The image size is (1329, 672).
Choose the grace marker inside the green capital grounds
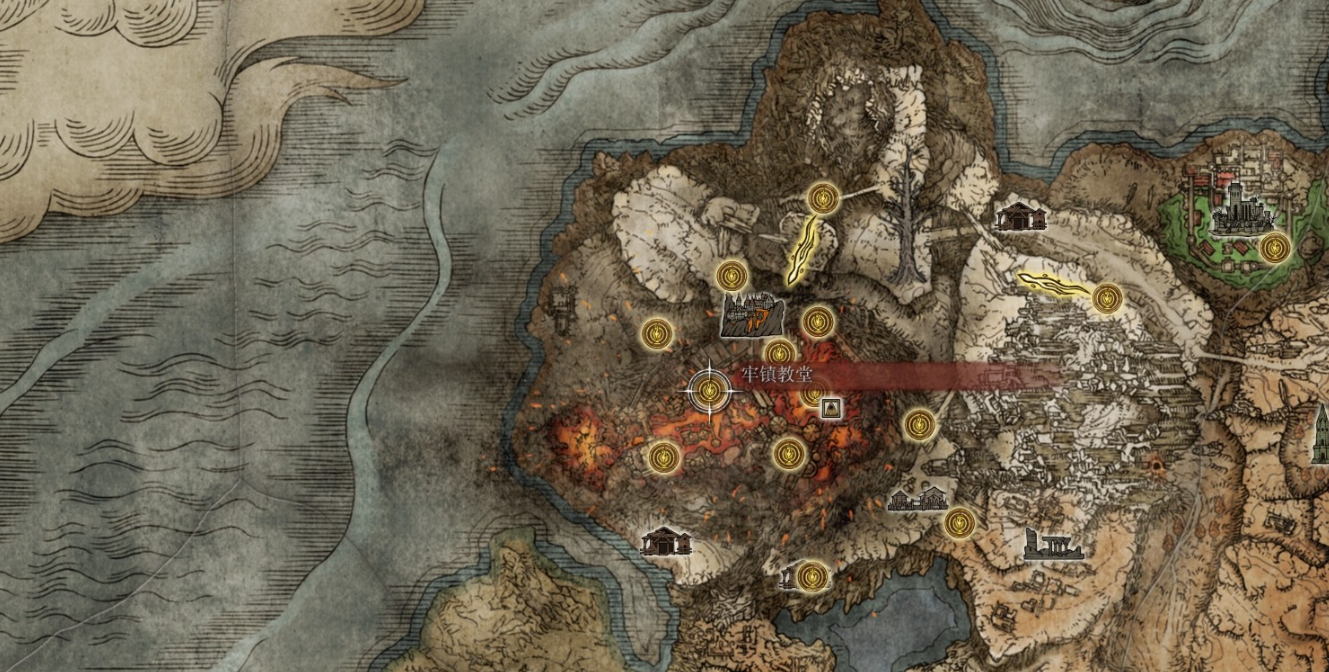click(x=1273, y=248)
